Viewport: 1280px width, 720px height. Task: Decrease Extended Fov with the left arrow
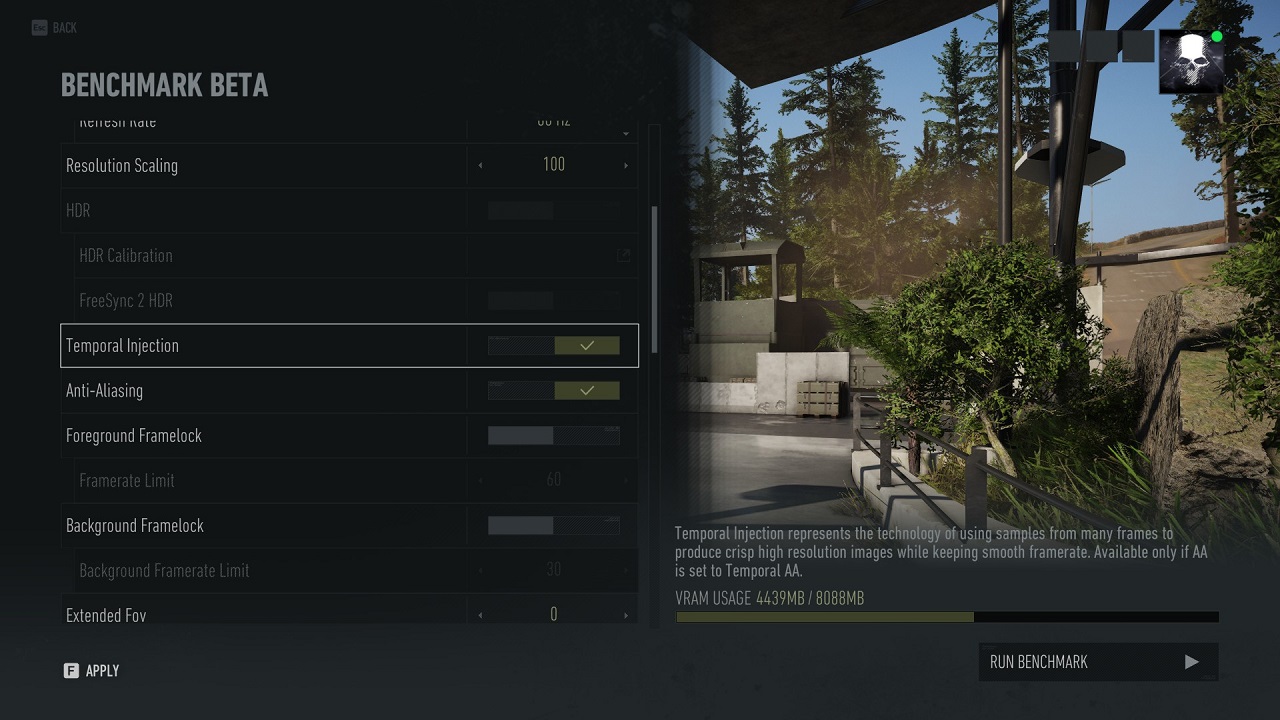click(x=481, y=615)
